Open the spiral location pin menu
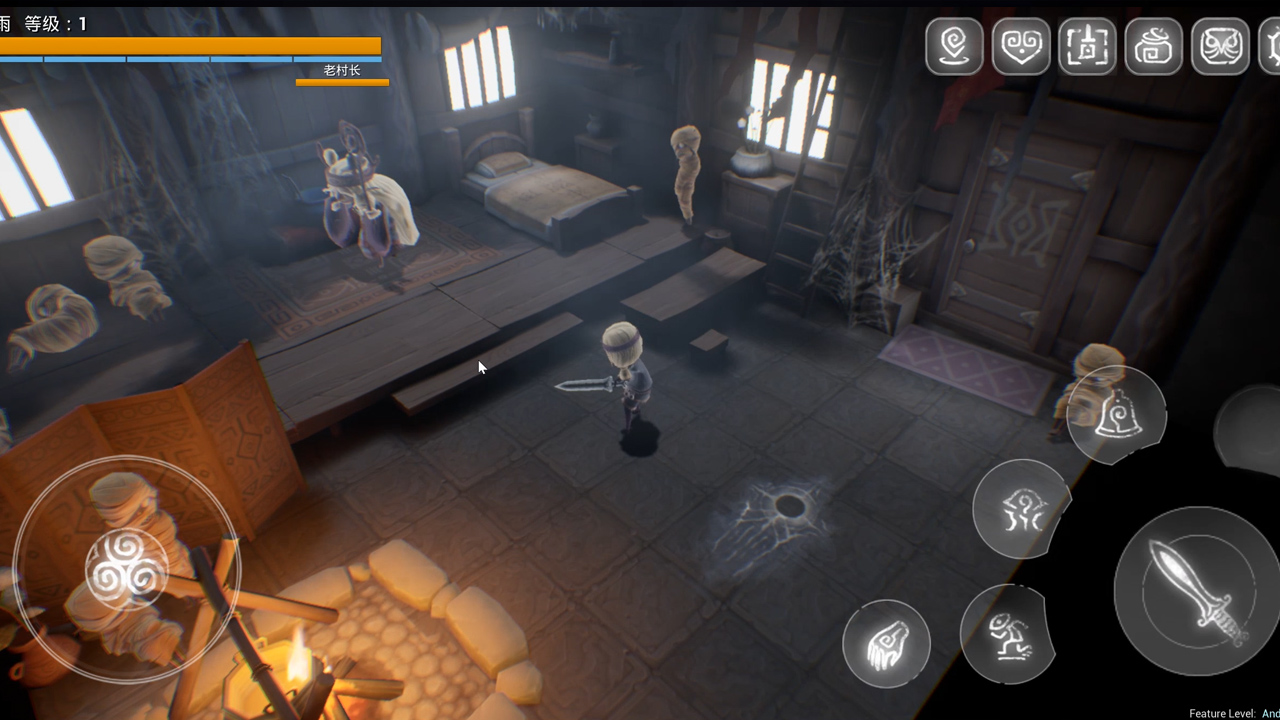This screenshot has width=1280, height=720. [x=954, y=46]
